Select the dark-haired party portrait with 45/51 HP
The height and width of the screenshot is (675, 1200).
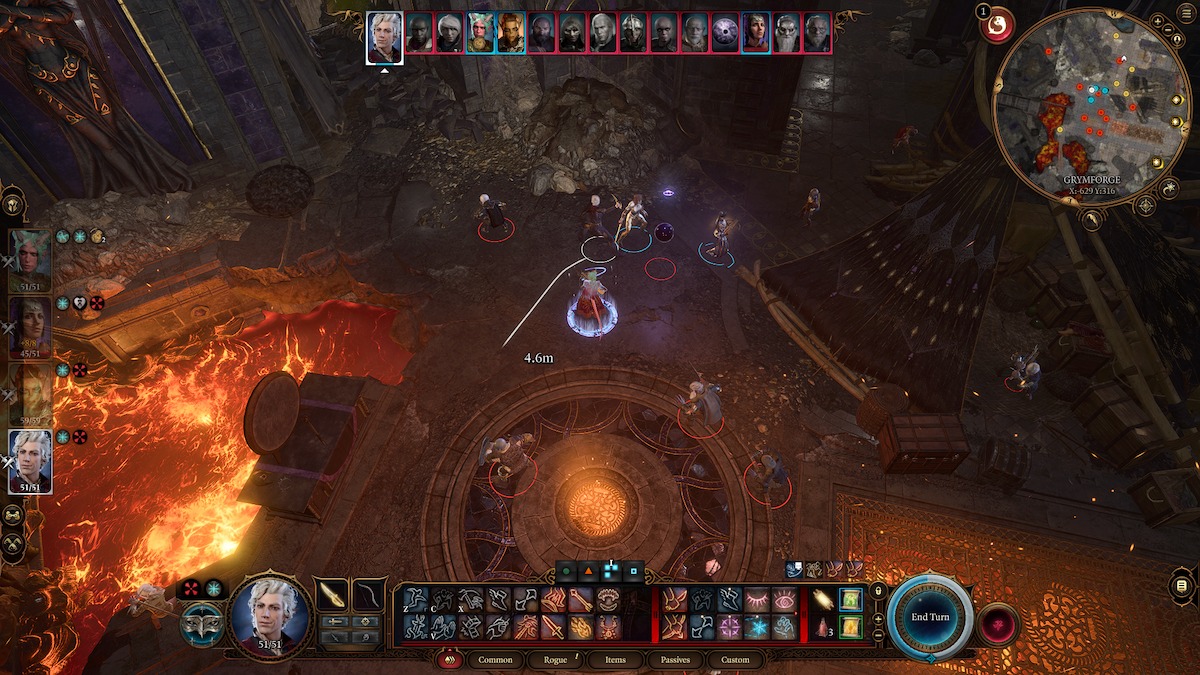(30, 327)
